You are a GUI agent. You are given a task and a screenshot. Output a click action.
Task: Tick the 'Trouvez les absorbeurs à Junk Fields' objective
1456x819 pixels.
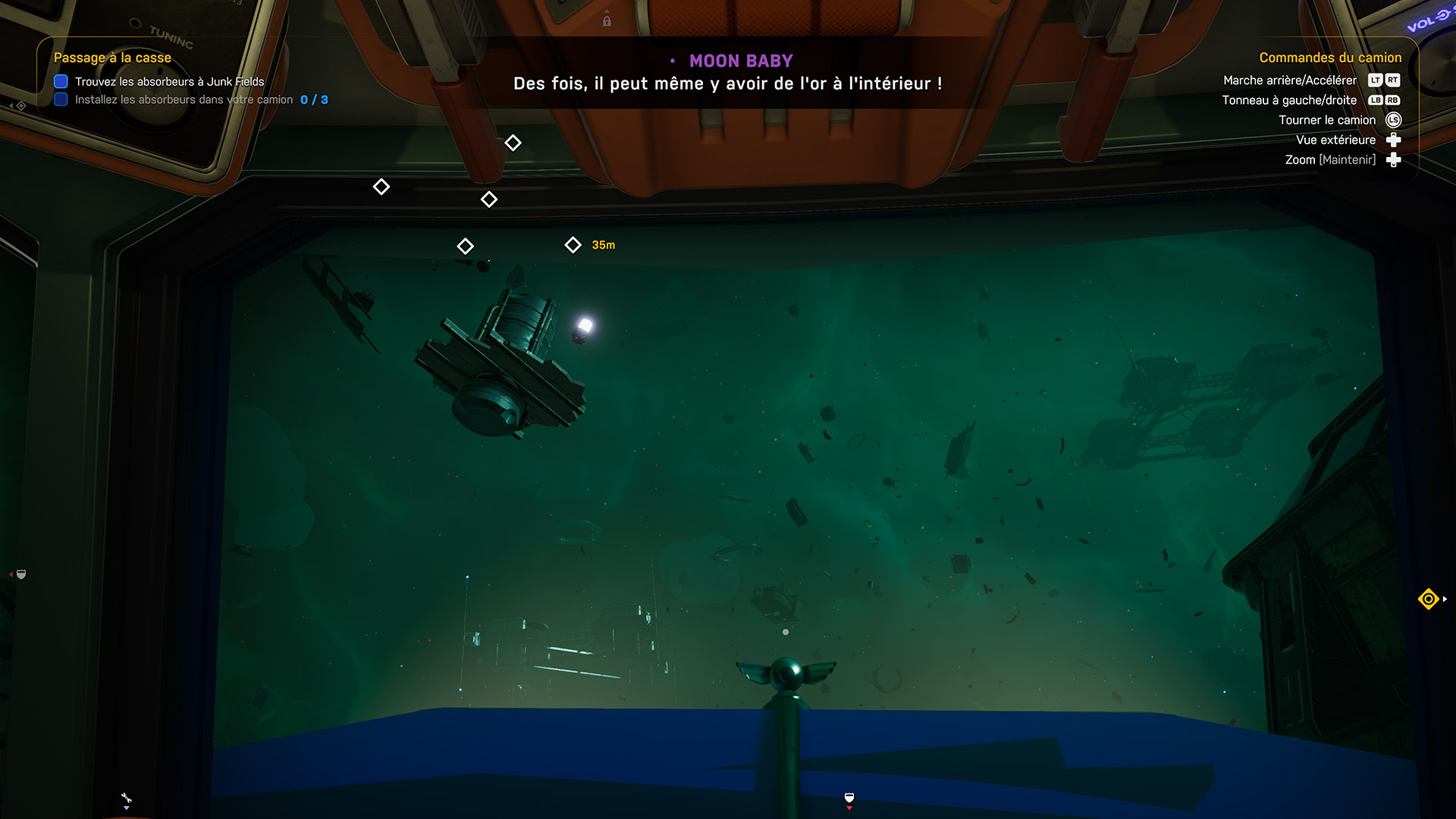click(61, 82)
